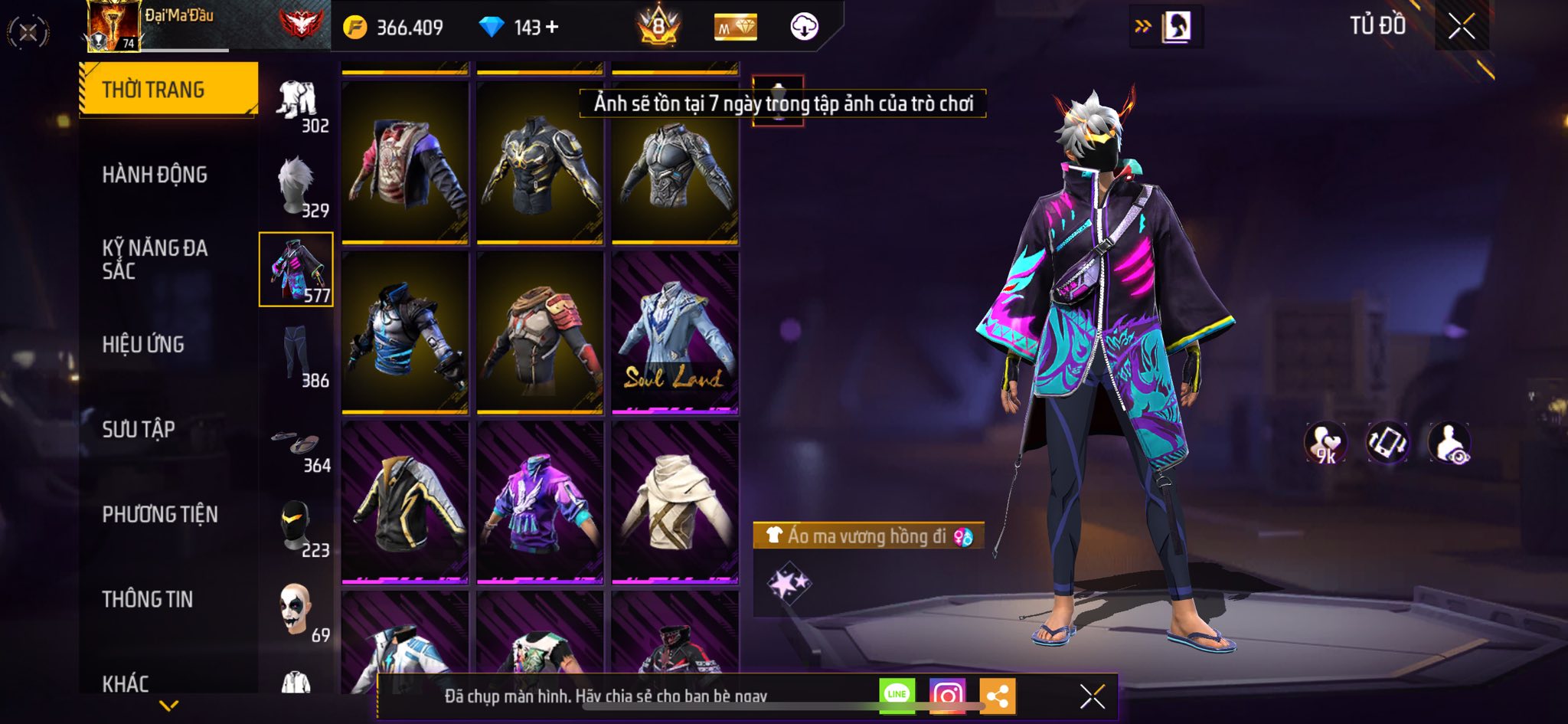Select the purple eagle jersey top
This screenshot has width=1568, height=724.
[540, 502]
